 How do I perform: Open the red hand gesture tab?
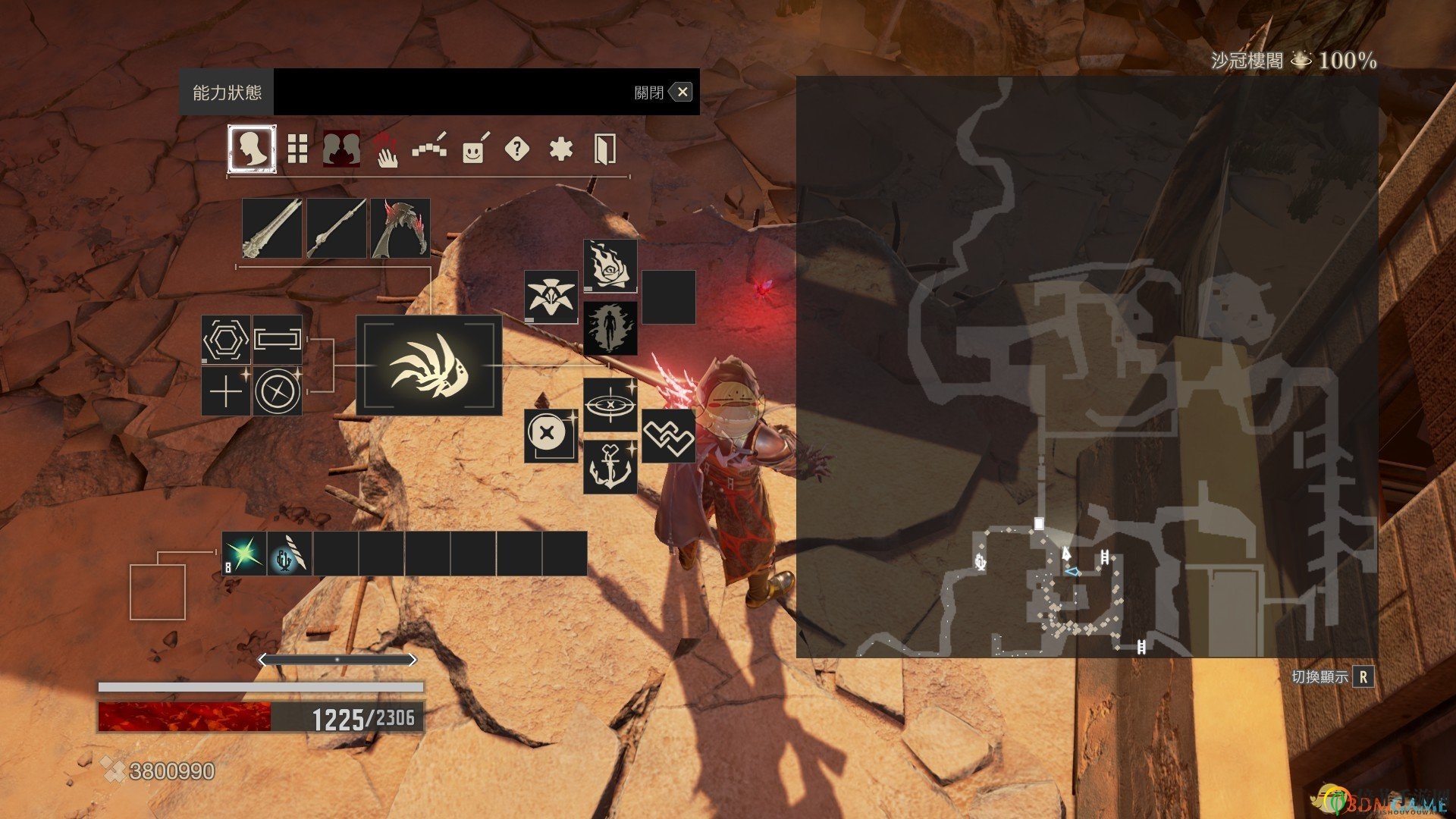click(387, 149)
